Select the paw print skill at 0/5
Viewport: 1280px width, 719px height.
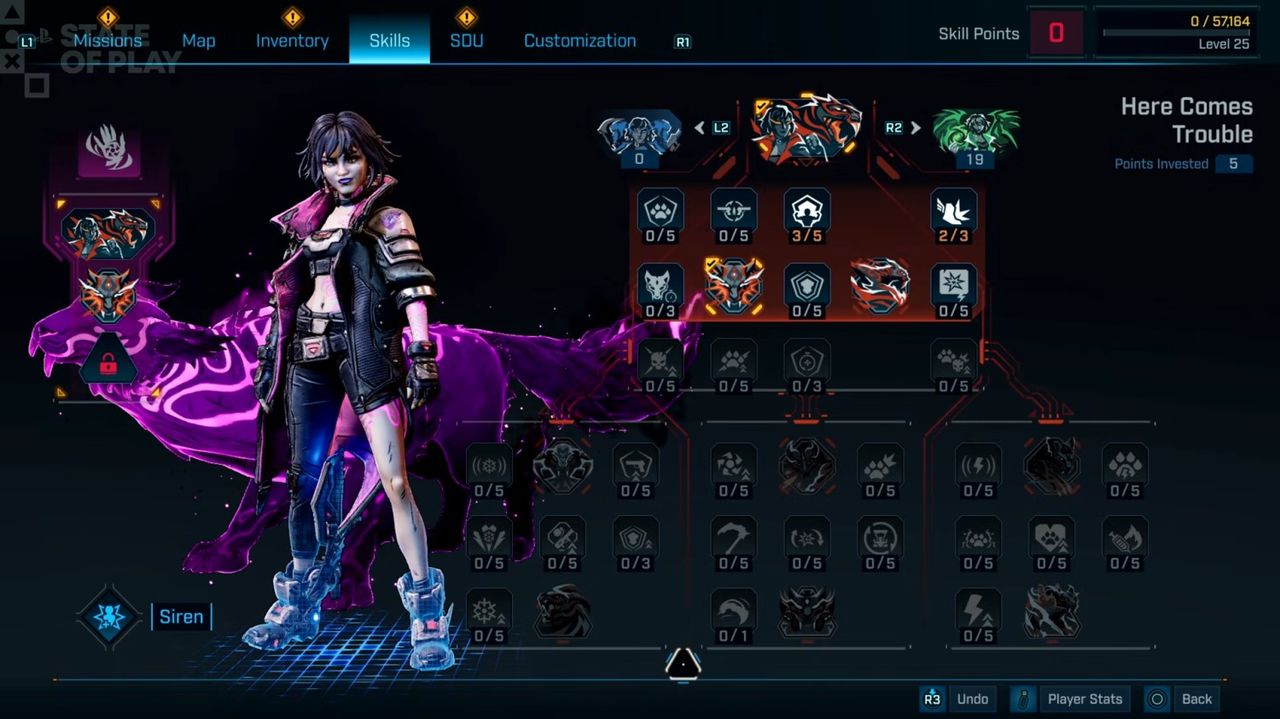(x=660, y=214)
